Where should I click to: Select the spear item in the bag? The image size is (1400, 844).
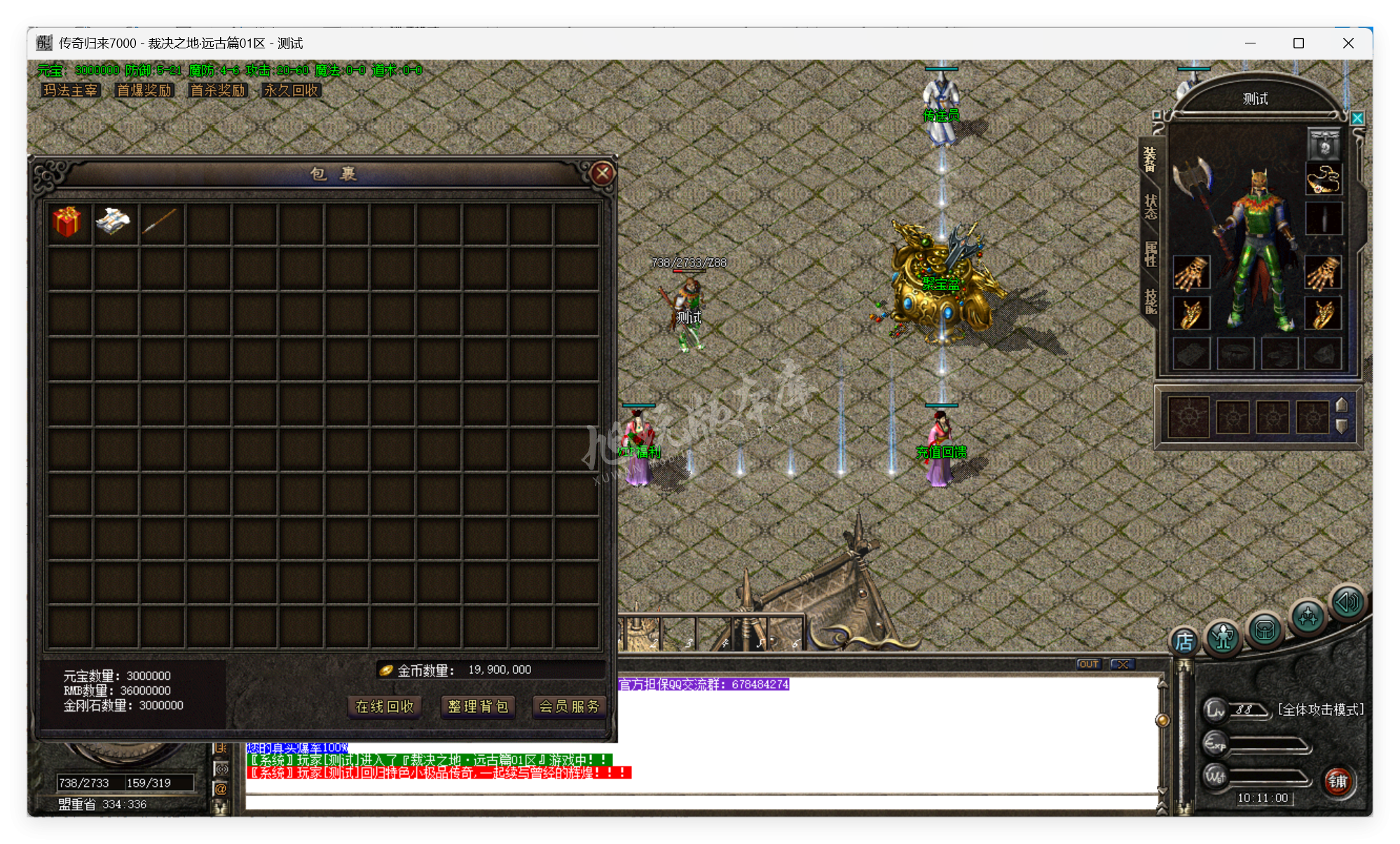[160, 222]
